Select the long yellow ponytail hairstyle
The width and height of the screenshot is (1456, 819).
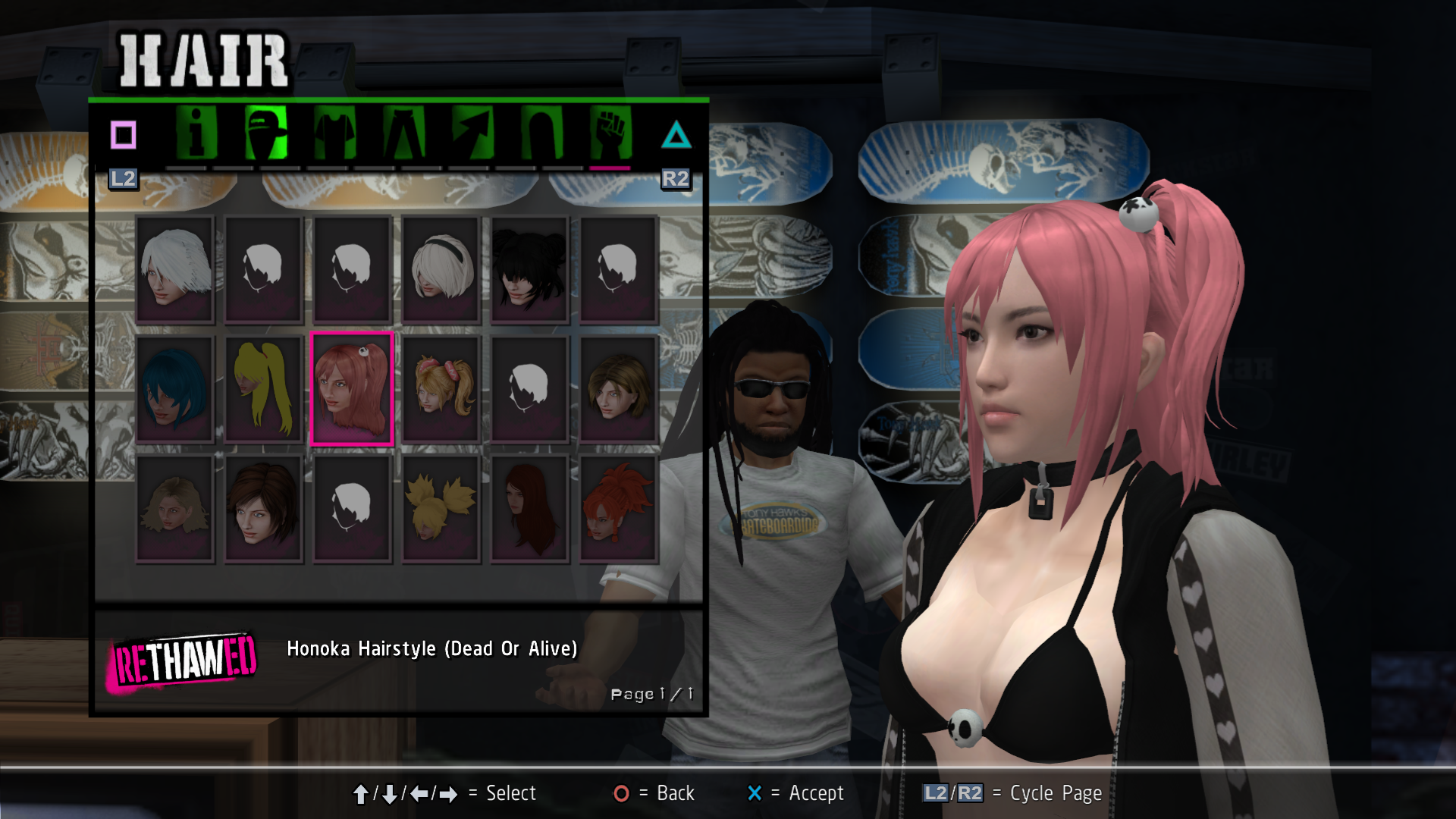pos(264,388)
